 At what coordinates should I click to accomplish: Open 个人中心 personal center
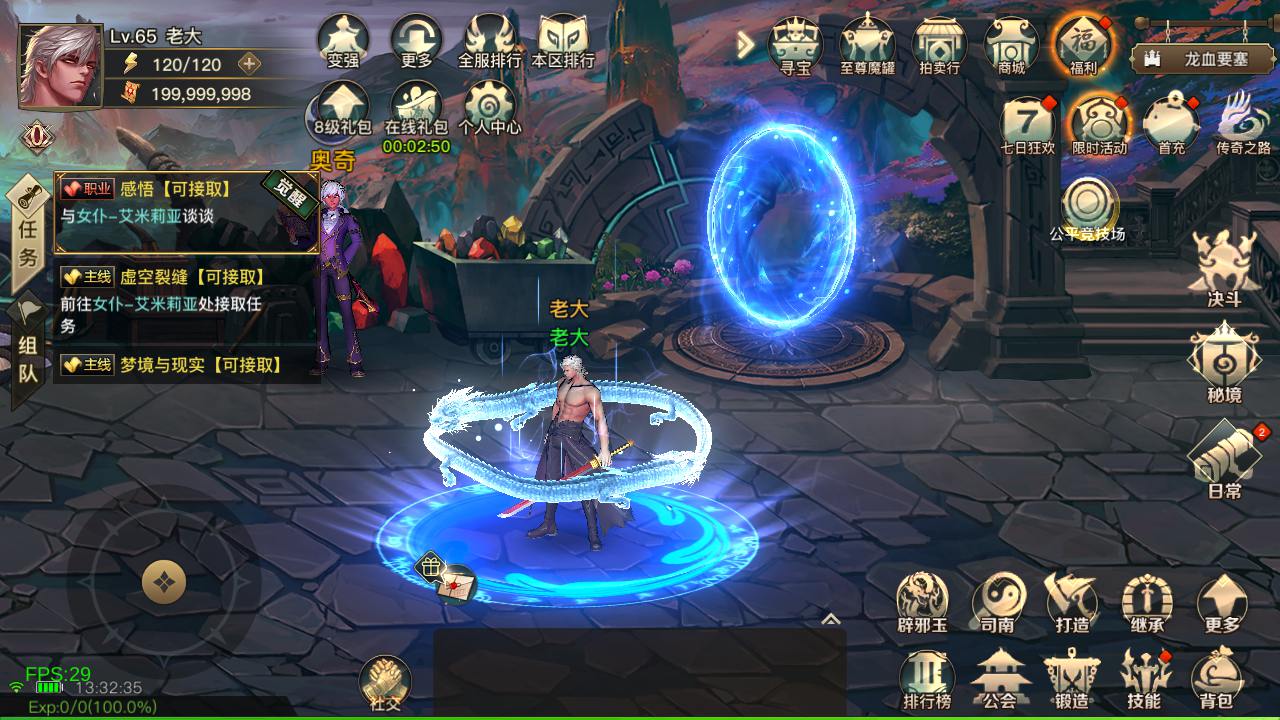[490, 108]
